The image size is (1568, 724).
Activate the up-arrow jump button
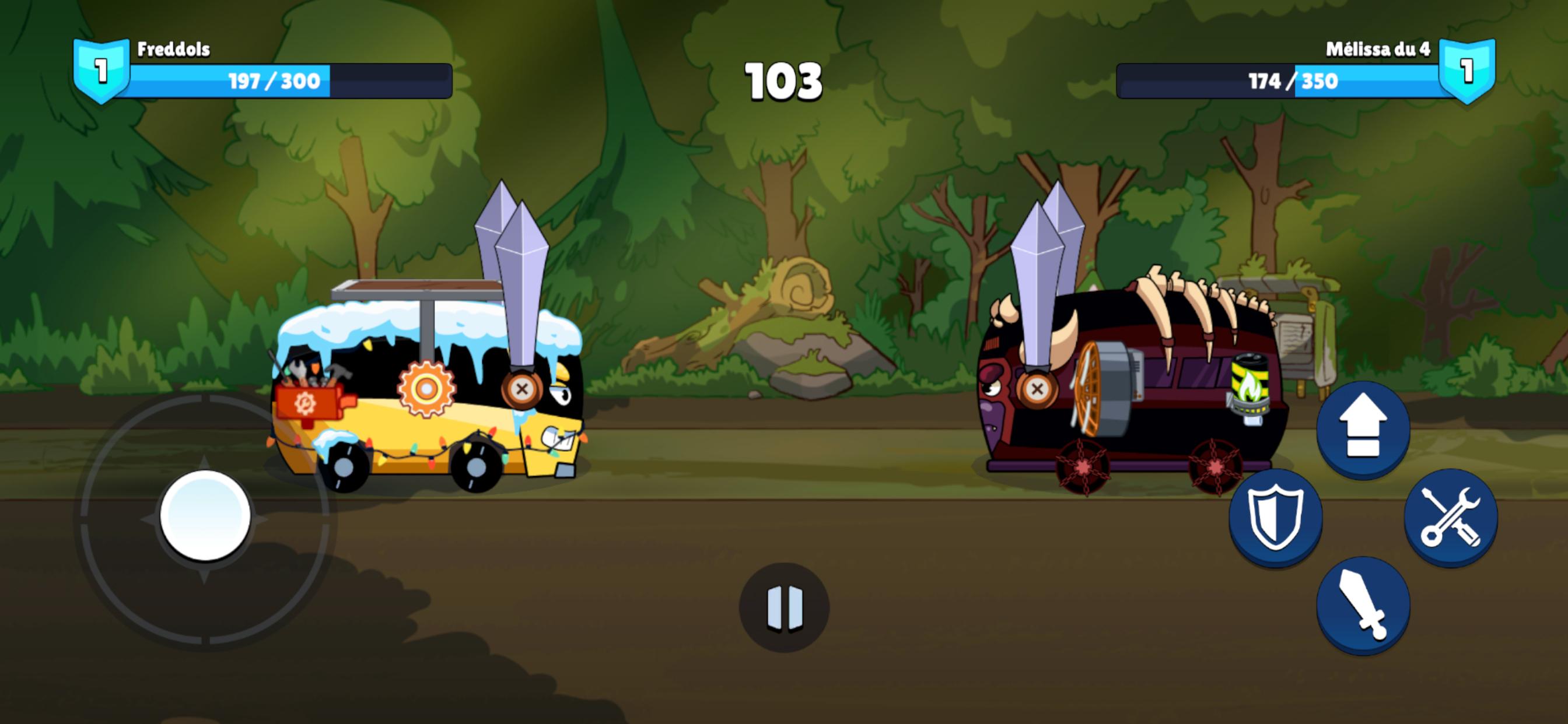click(x=1363, y=428)
